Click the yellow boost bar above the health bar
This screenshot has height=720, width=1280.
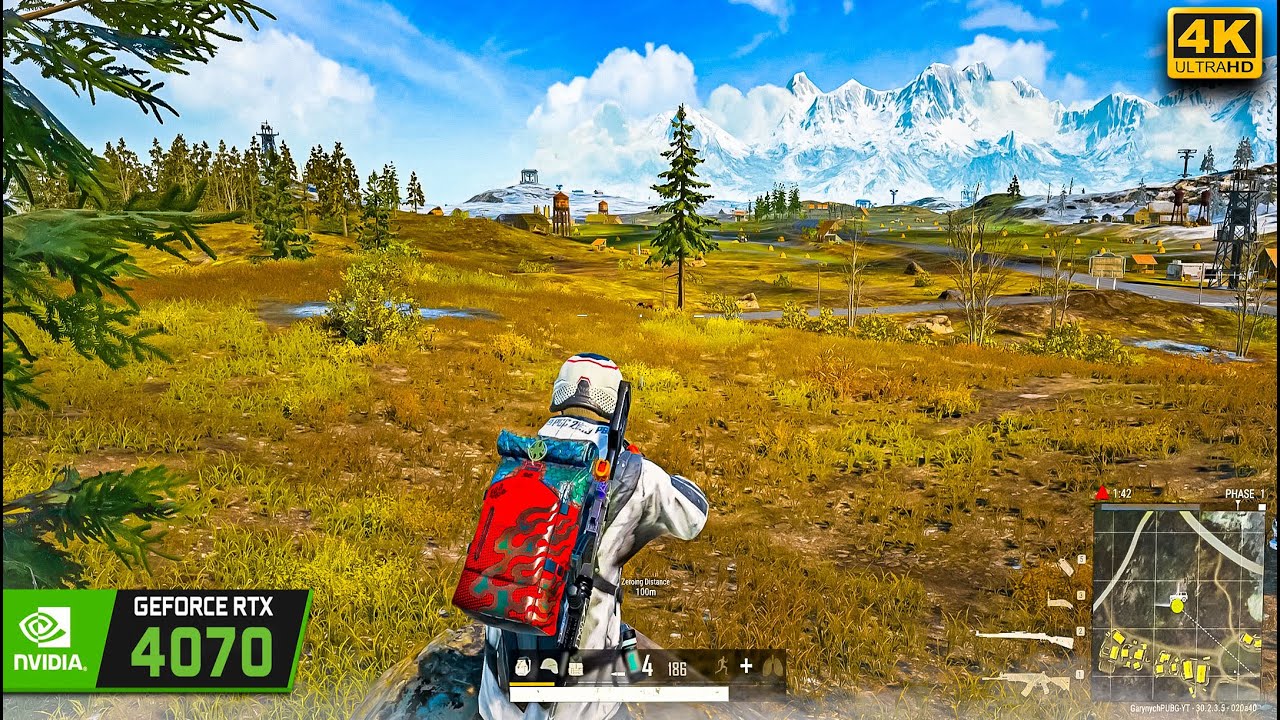(532, 684)
